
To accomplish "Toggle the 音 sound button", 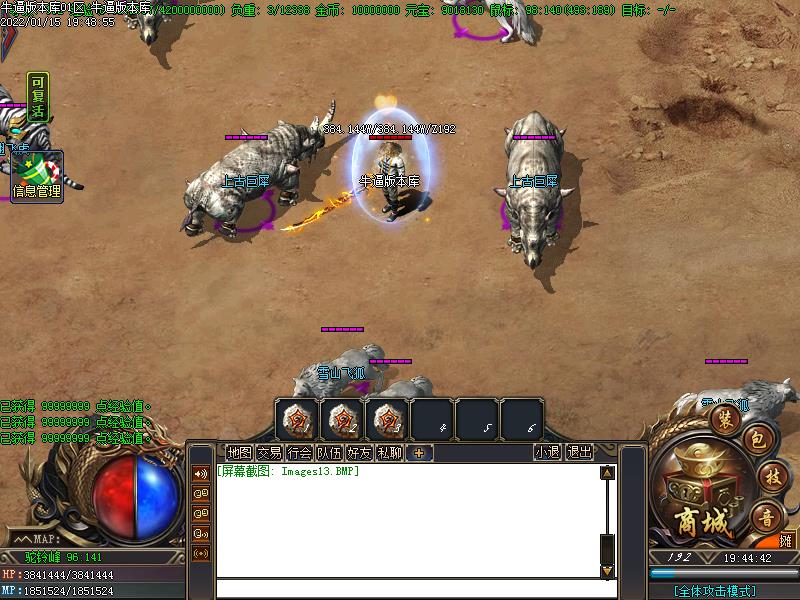I will (766, 518).
